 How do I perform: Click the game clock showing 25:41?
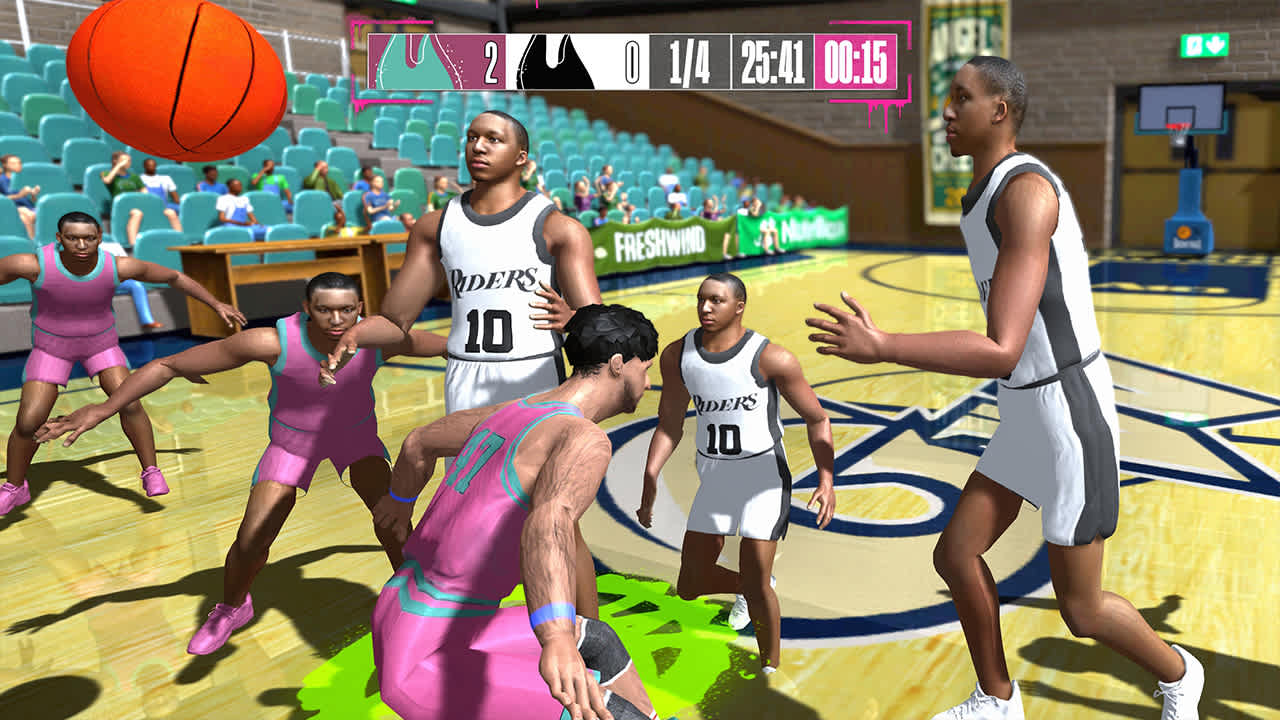[x=771, y=62]
